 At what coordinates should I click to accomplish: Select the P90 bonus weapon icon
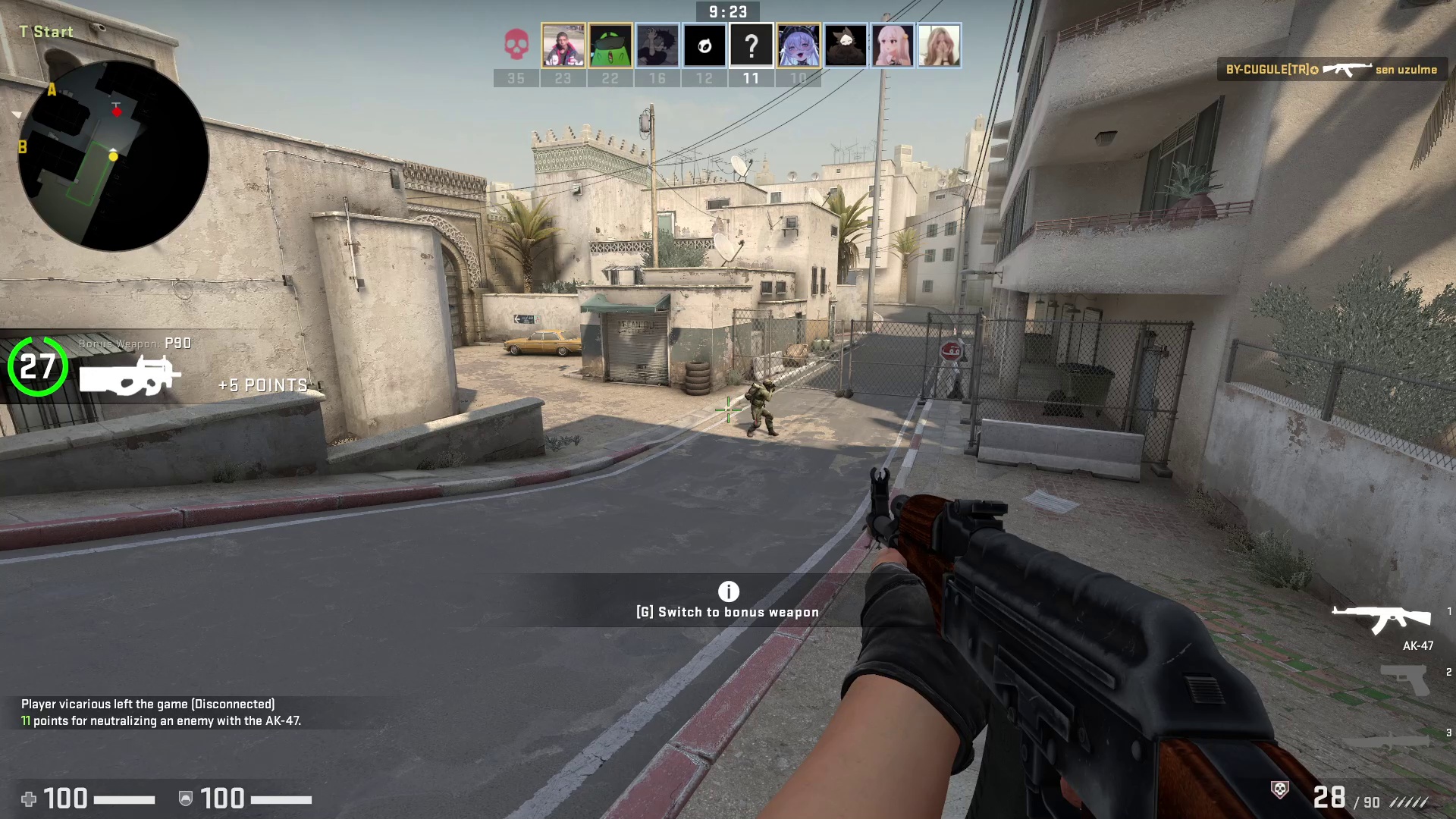130,374
